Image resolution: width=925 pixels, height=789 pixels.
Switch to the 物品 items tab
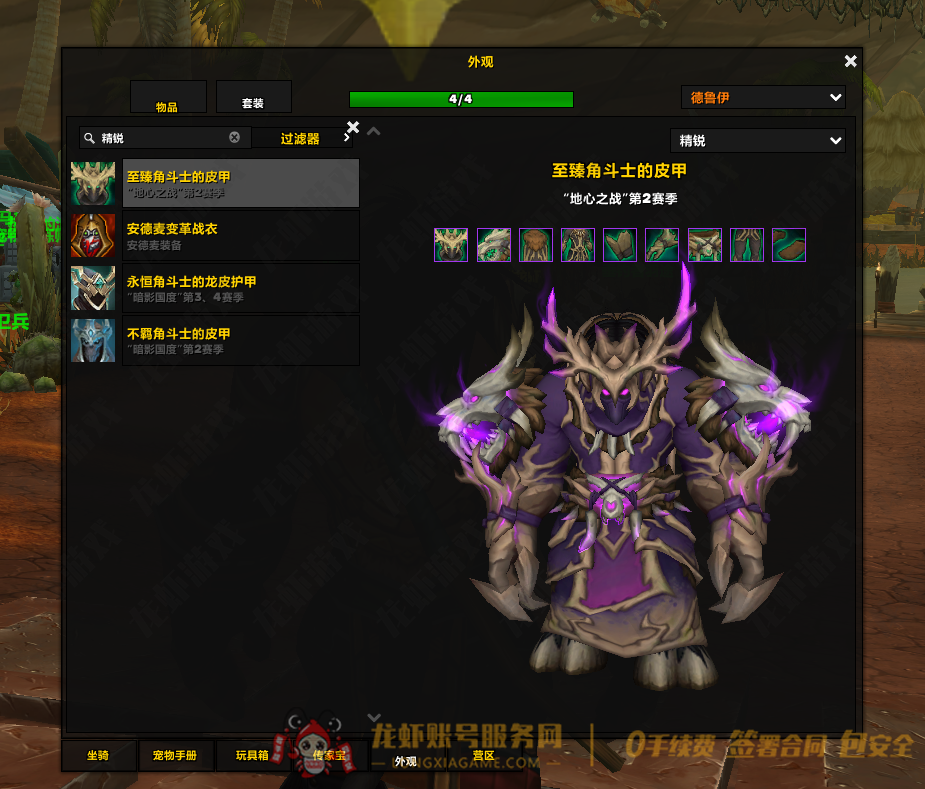tap(168, 97)
